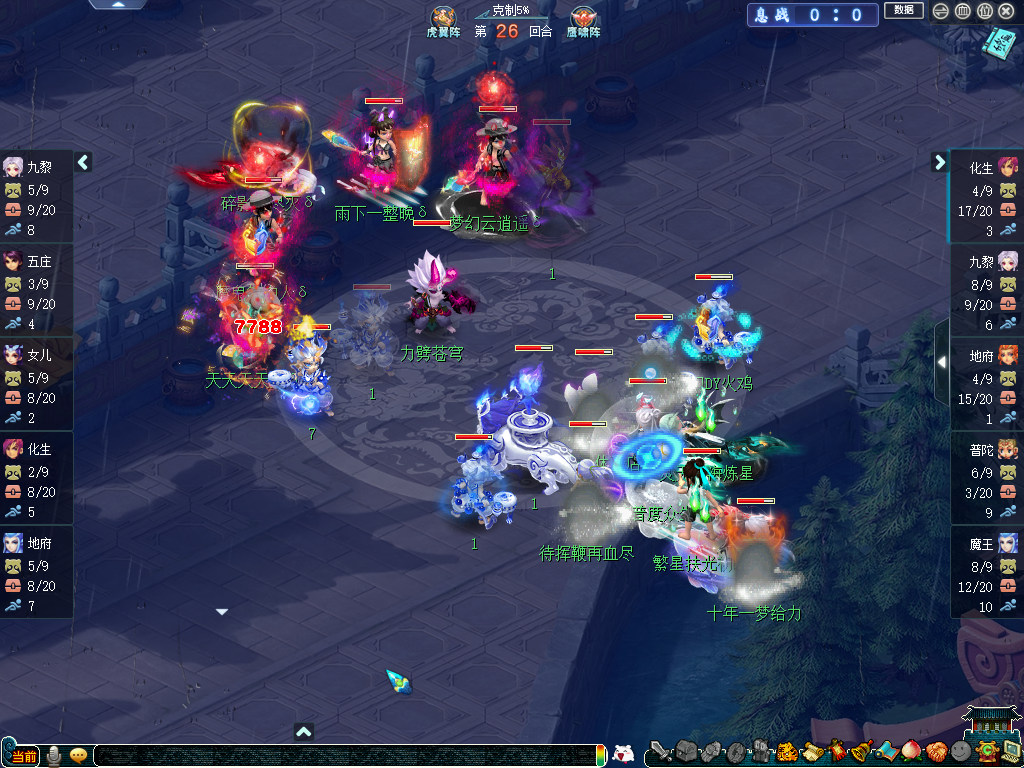Click the peach icon in bottom toolbar

click(x=910, y=752)
